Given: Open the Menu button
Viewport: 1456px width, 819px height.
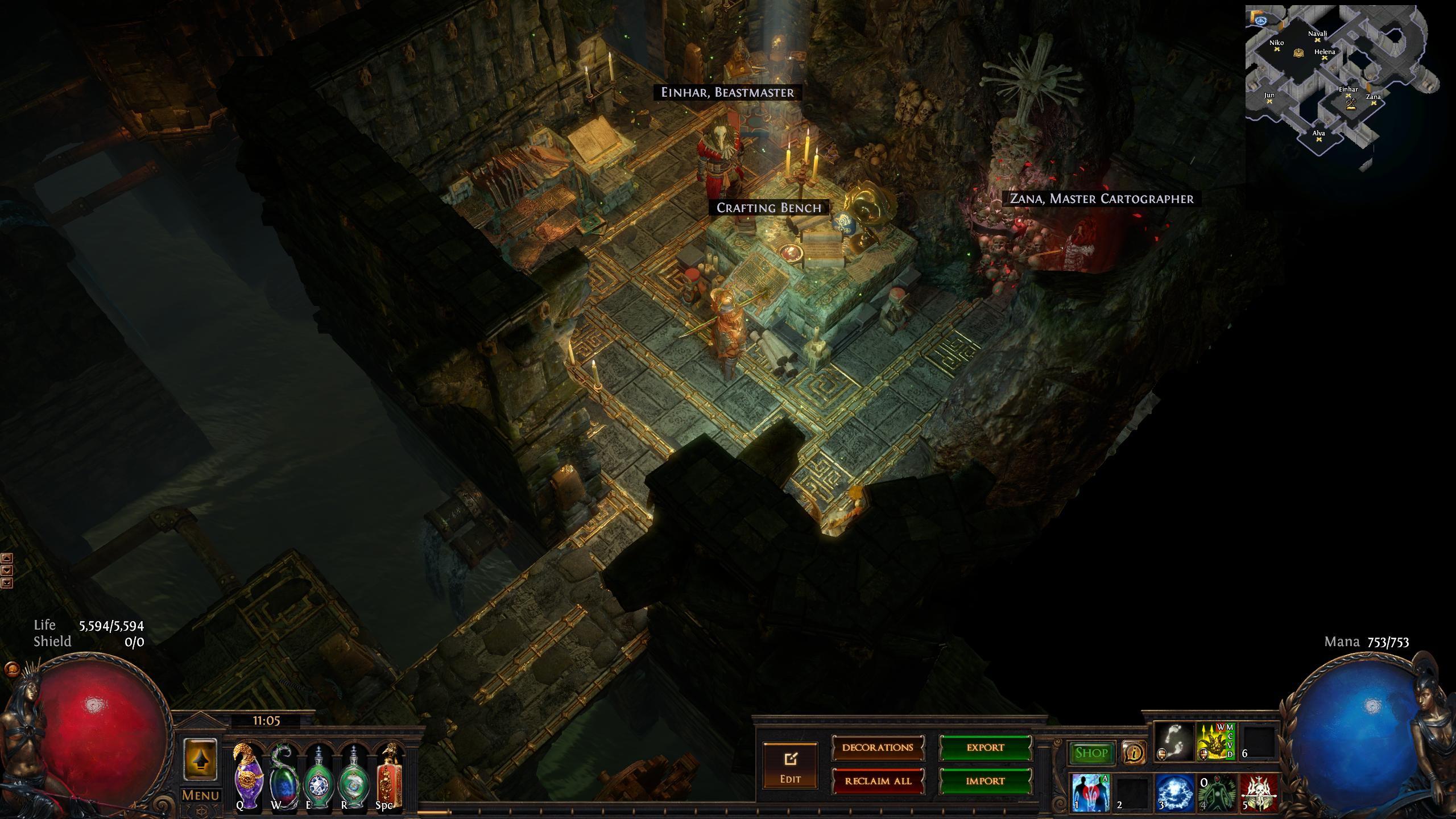Looking at the screenshot, I should [200, 796].
